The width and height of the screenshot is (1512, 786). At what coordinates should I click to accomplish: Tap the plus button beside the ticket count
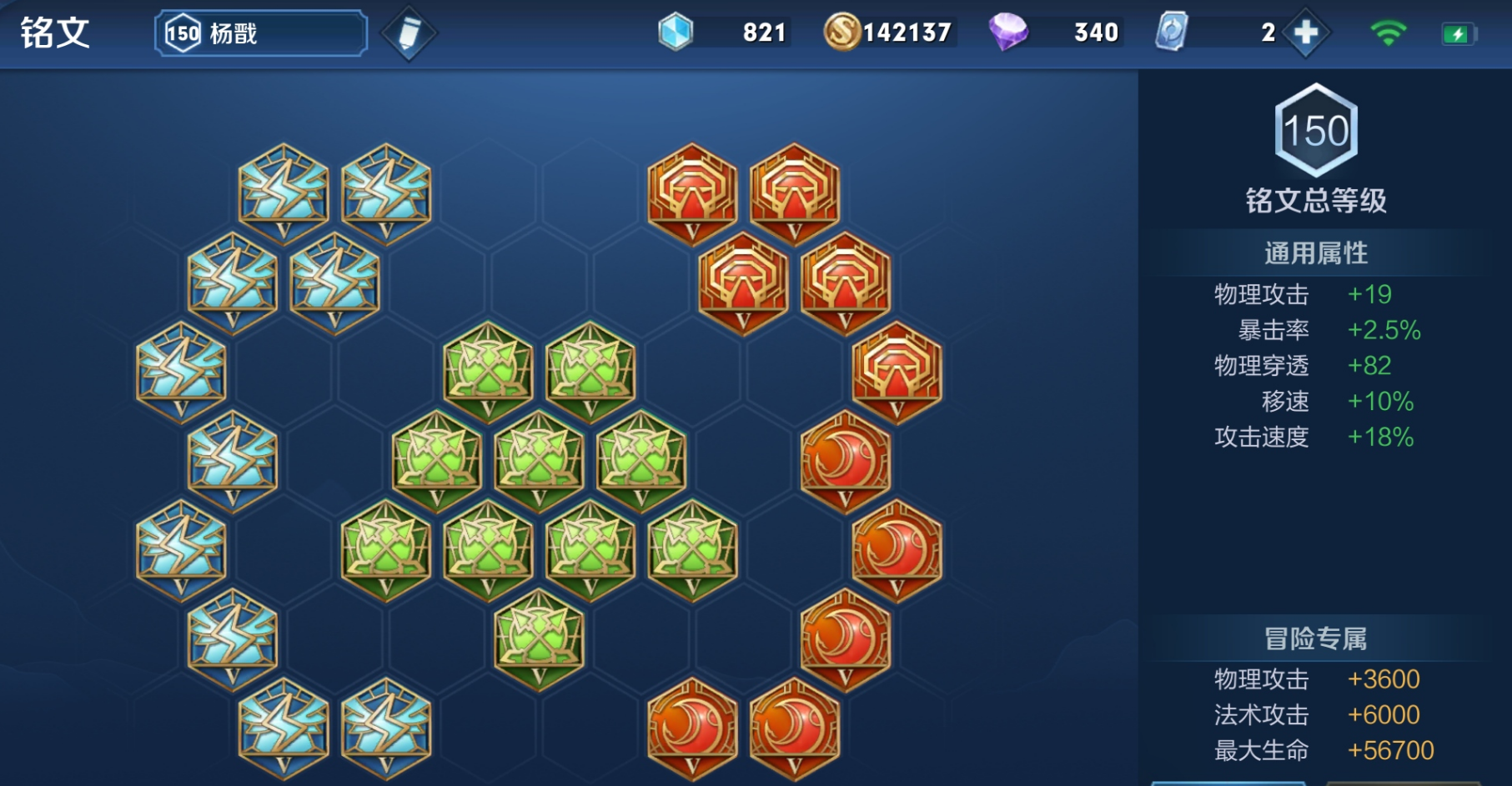pos(1305,33)
